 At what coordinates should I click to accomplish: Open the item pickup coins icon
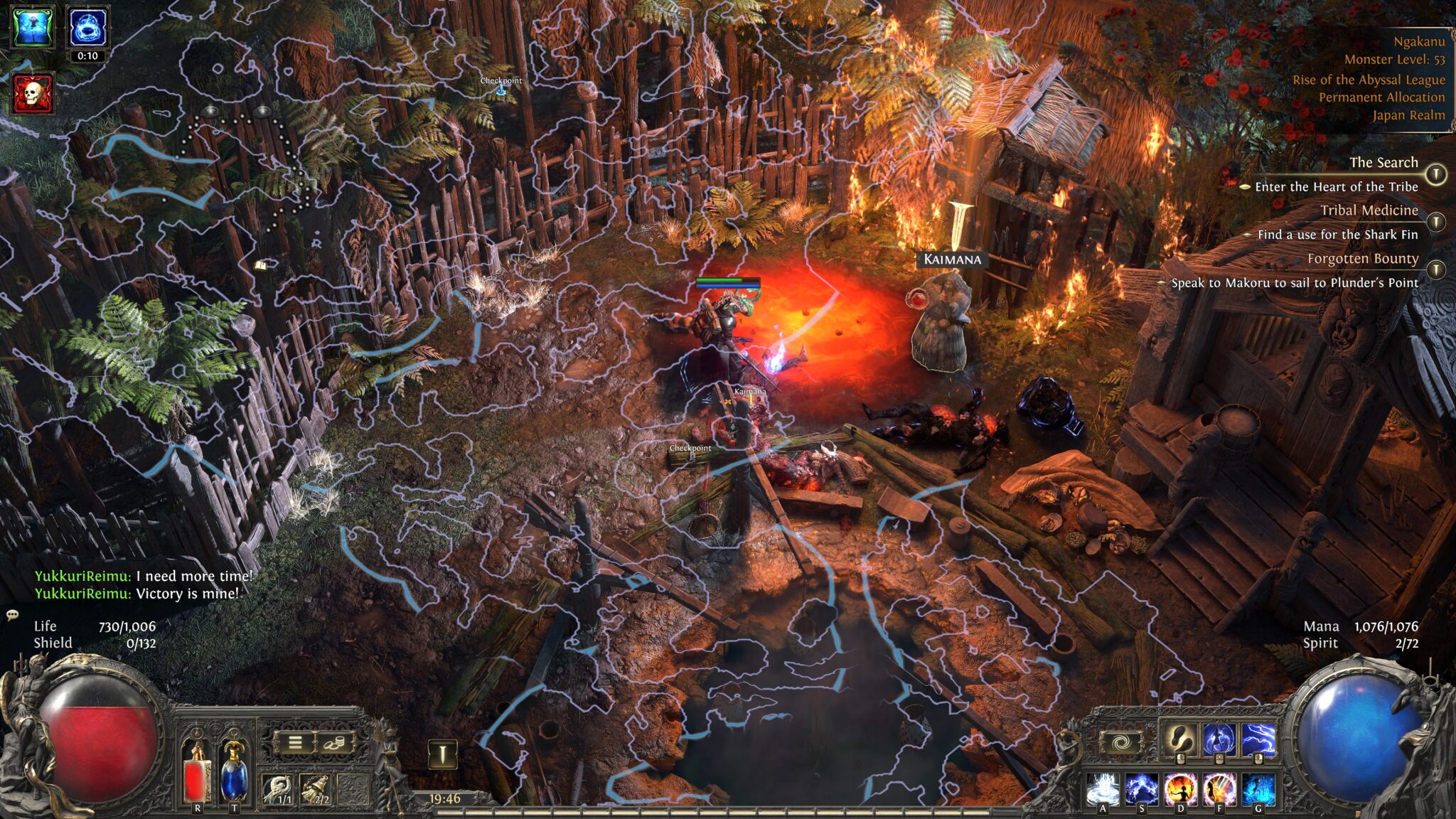336,743
